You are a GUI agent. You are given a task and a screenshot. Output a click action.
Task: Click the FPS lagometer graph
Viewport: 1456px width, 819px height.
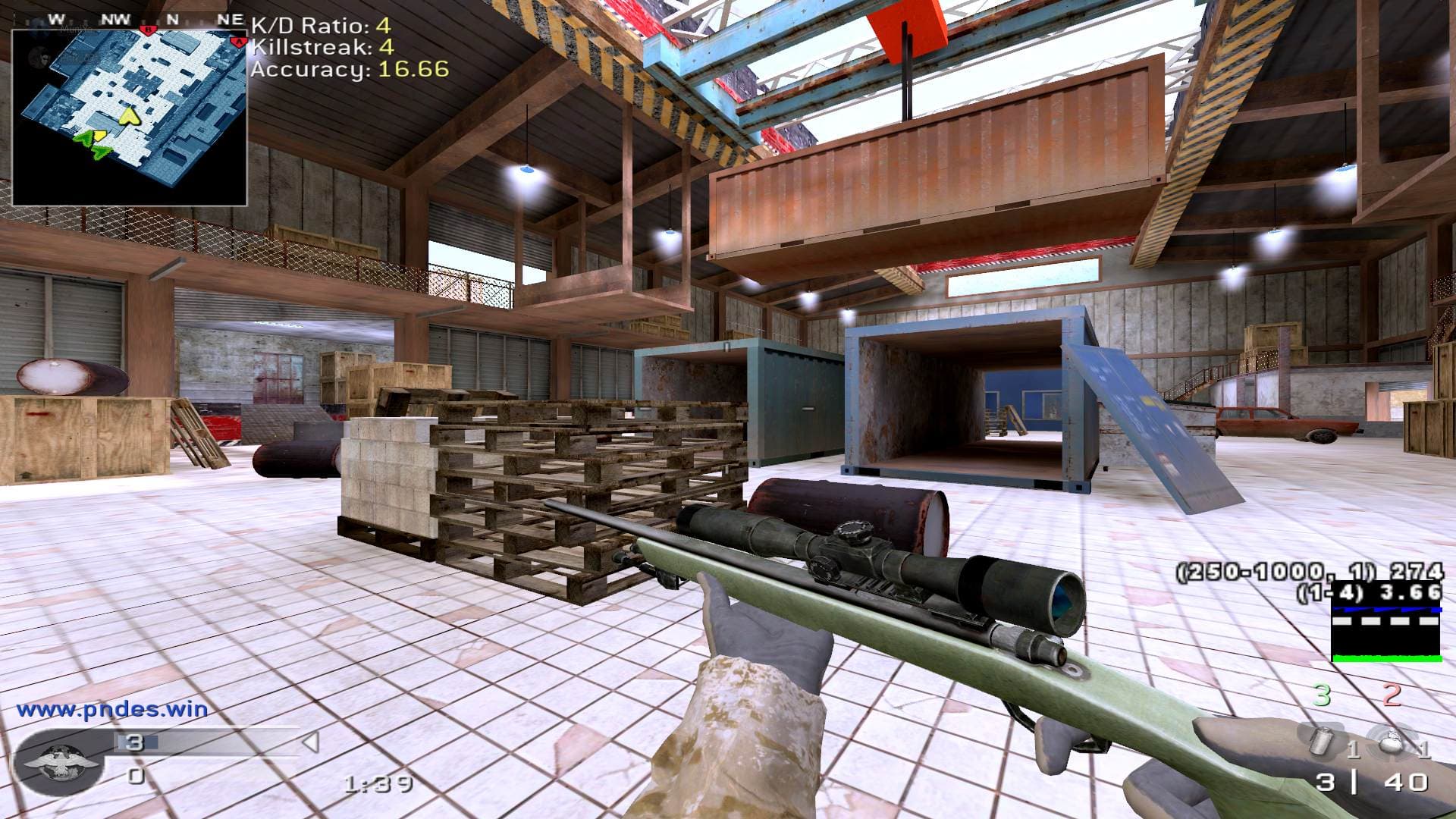click(x=1386, y=633)
